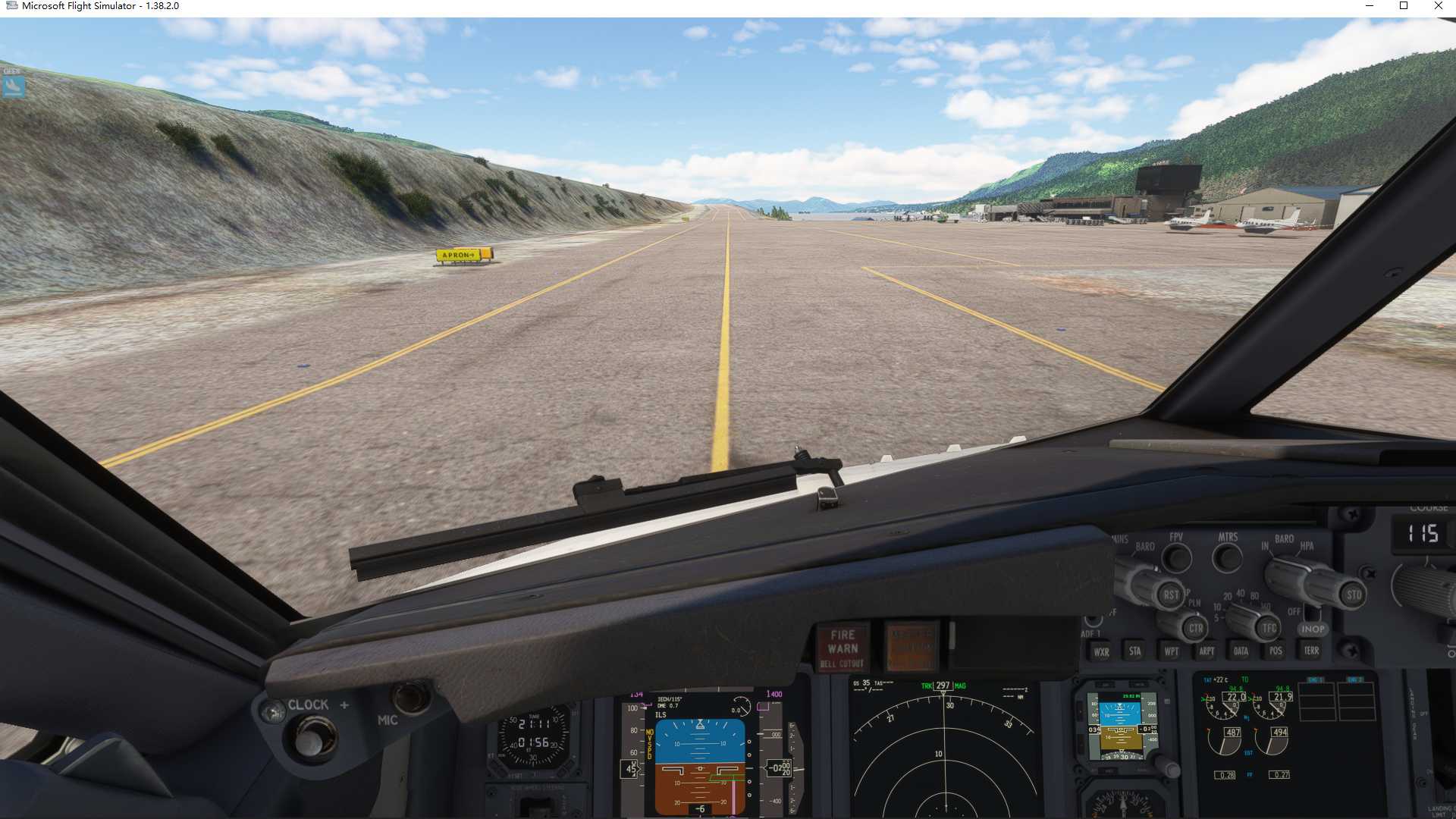
Task: Click the blue landing gear icon
Action: pos(13,86)
